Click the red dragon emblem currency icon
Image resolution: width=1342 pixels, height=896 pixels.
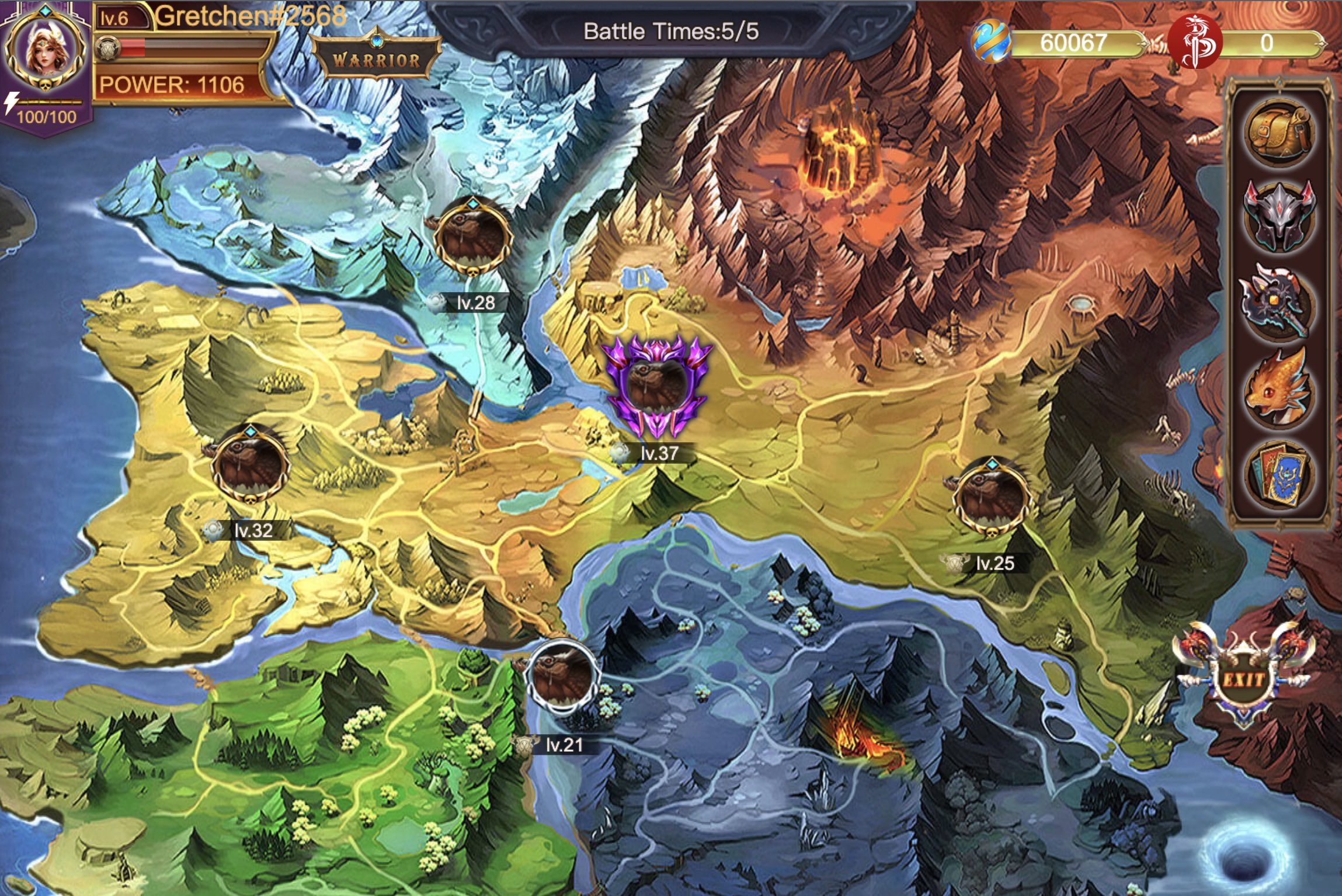point(1194,43)
